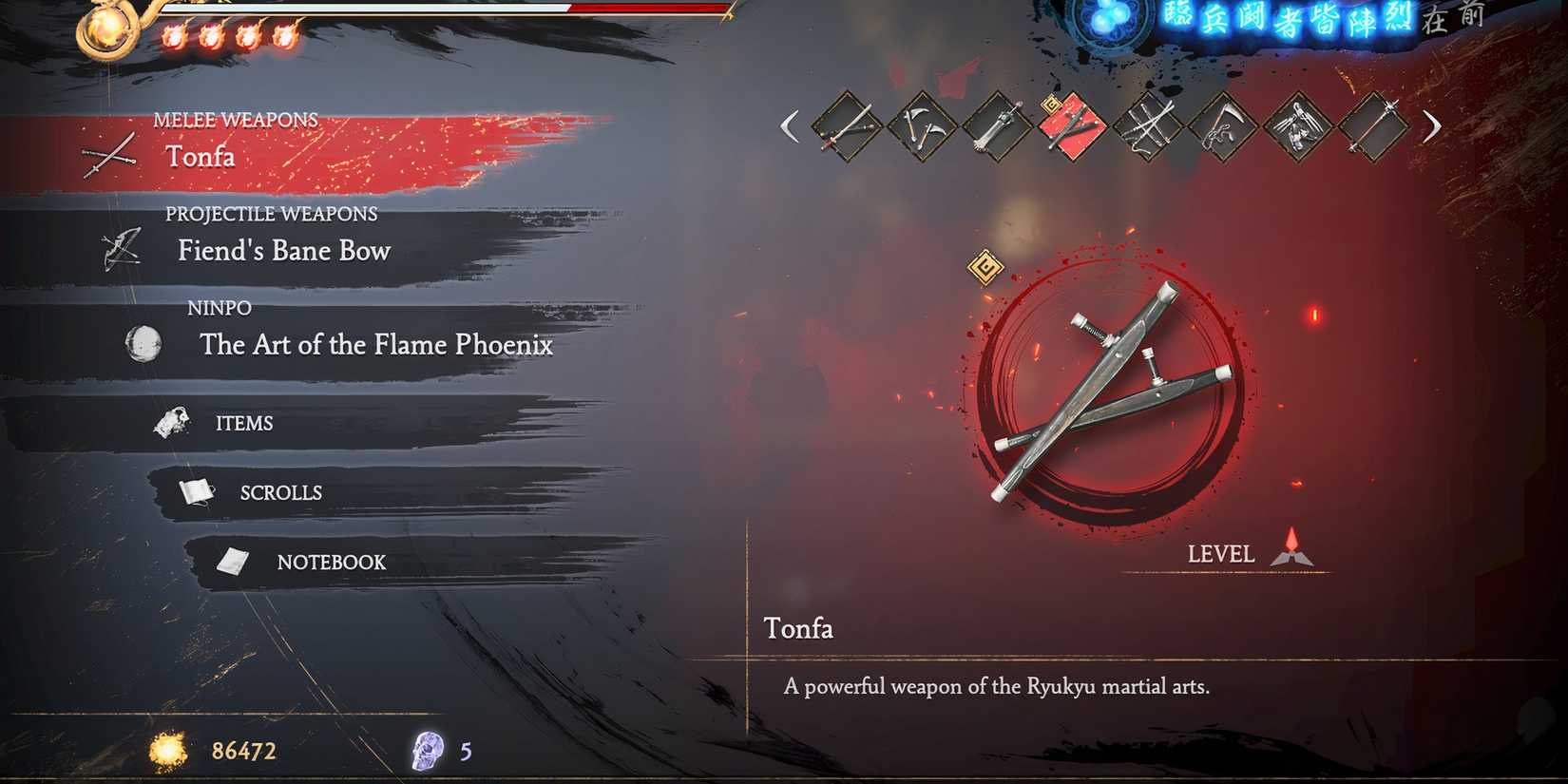Open the Notebook section
The width and height of the screenshot is (1568, 784).
coord(331,562)
